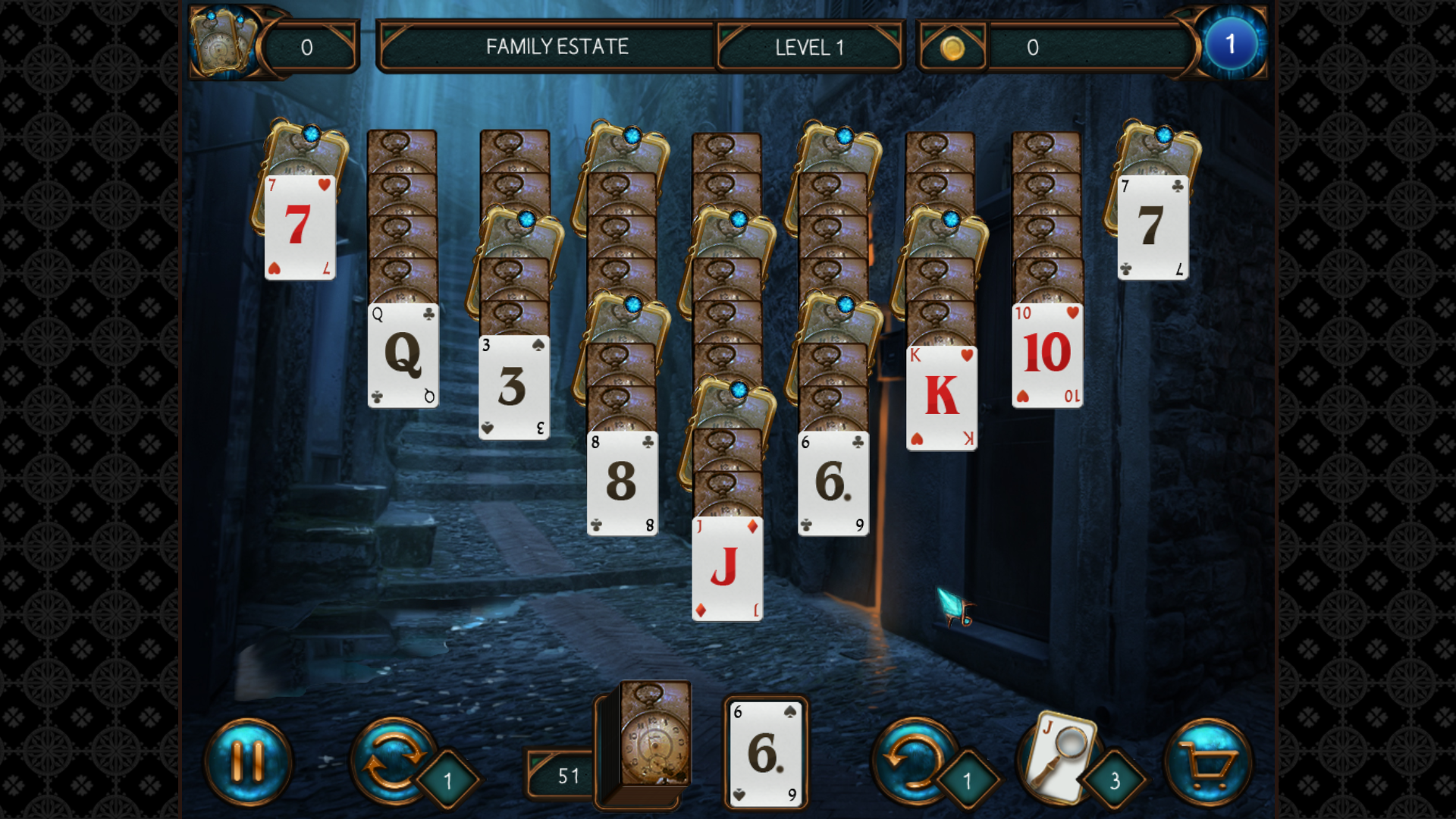
Task: Open the magnifier hint tool
Action: point(1062,758)
